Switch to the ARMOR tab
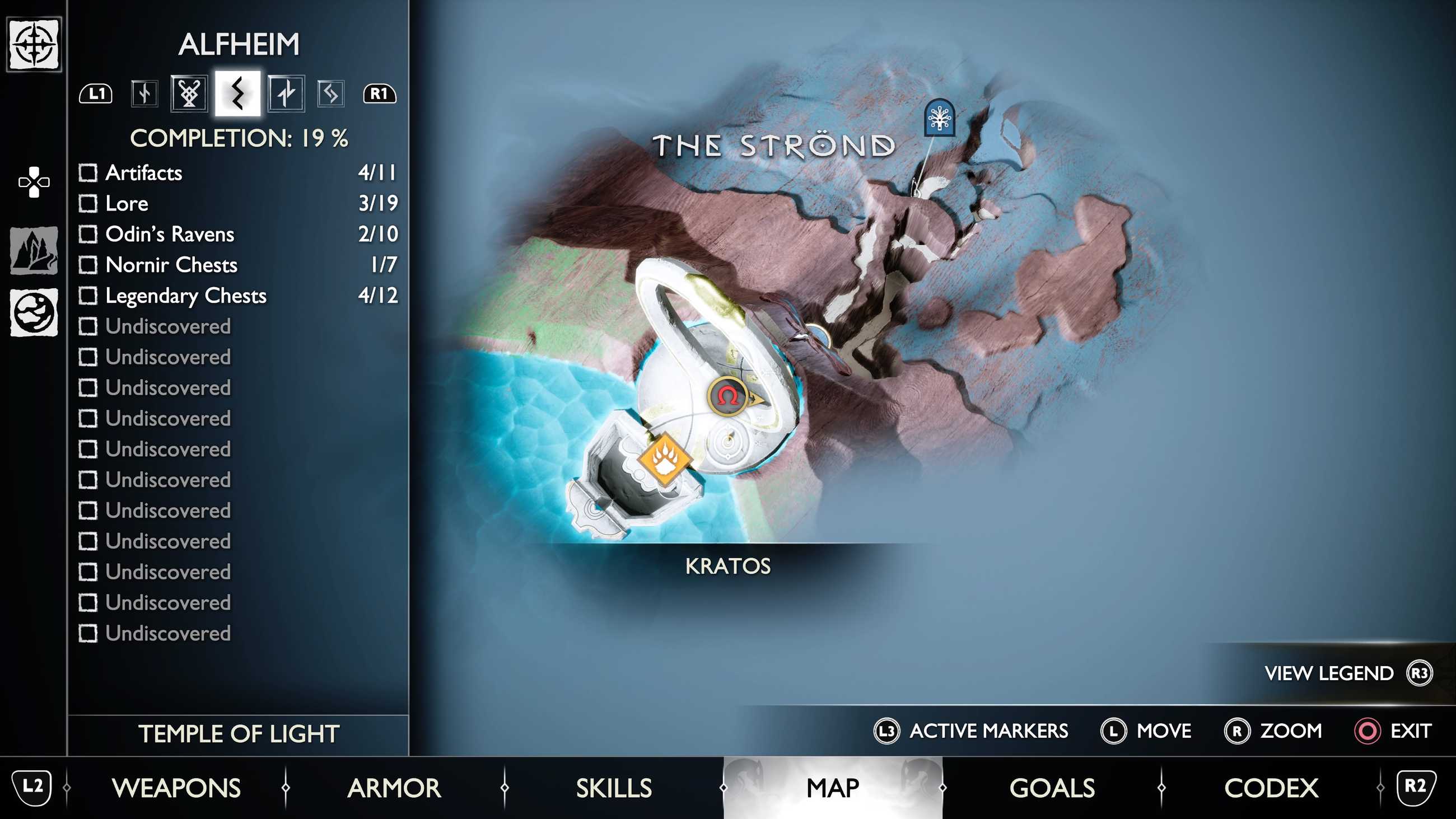1456x819 pixels. pos(396,787)
